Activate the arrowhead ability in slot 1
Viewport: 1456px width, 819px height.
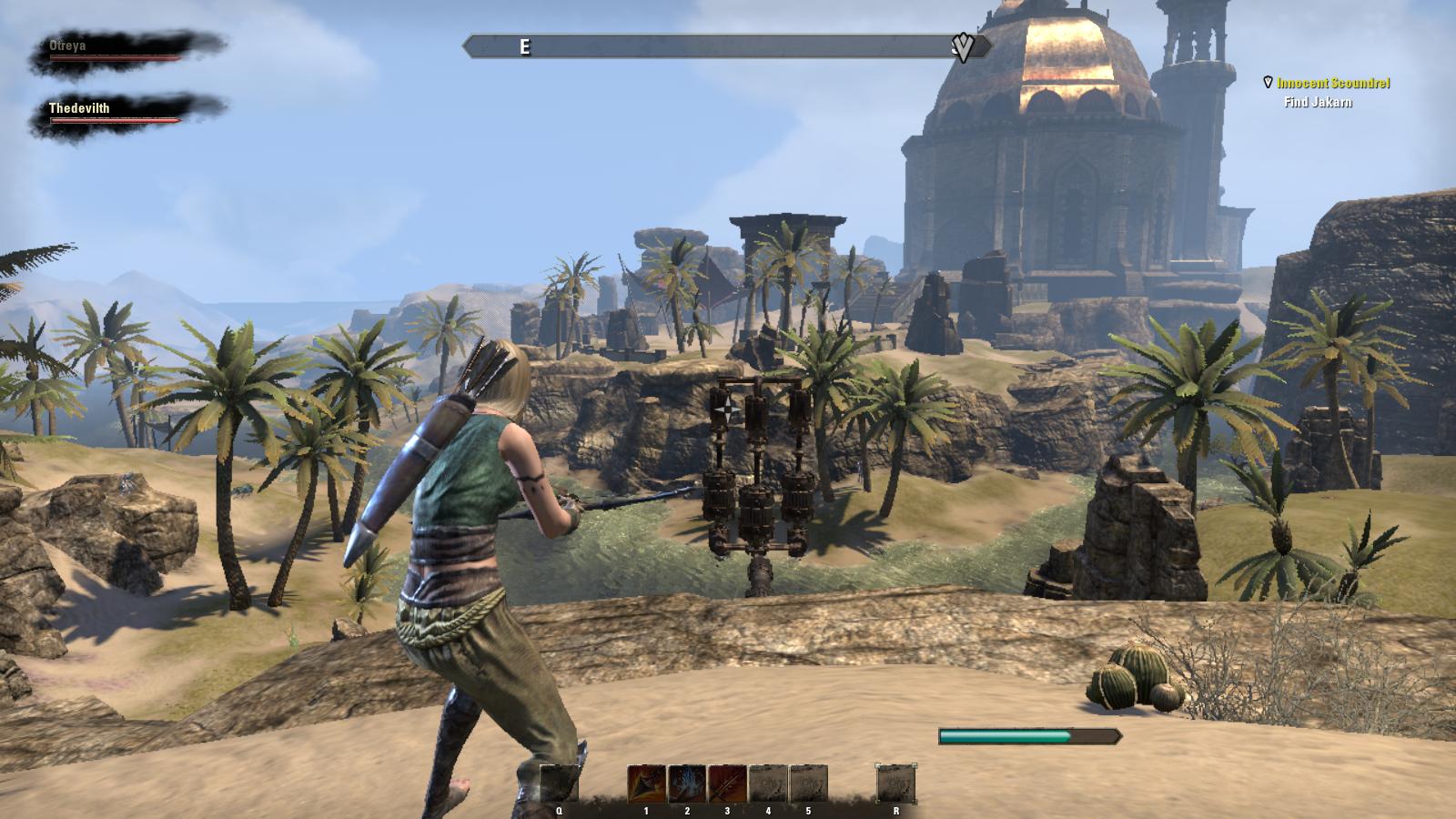point(646,784)
